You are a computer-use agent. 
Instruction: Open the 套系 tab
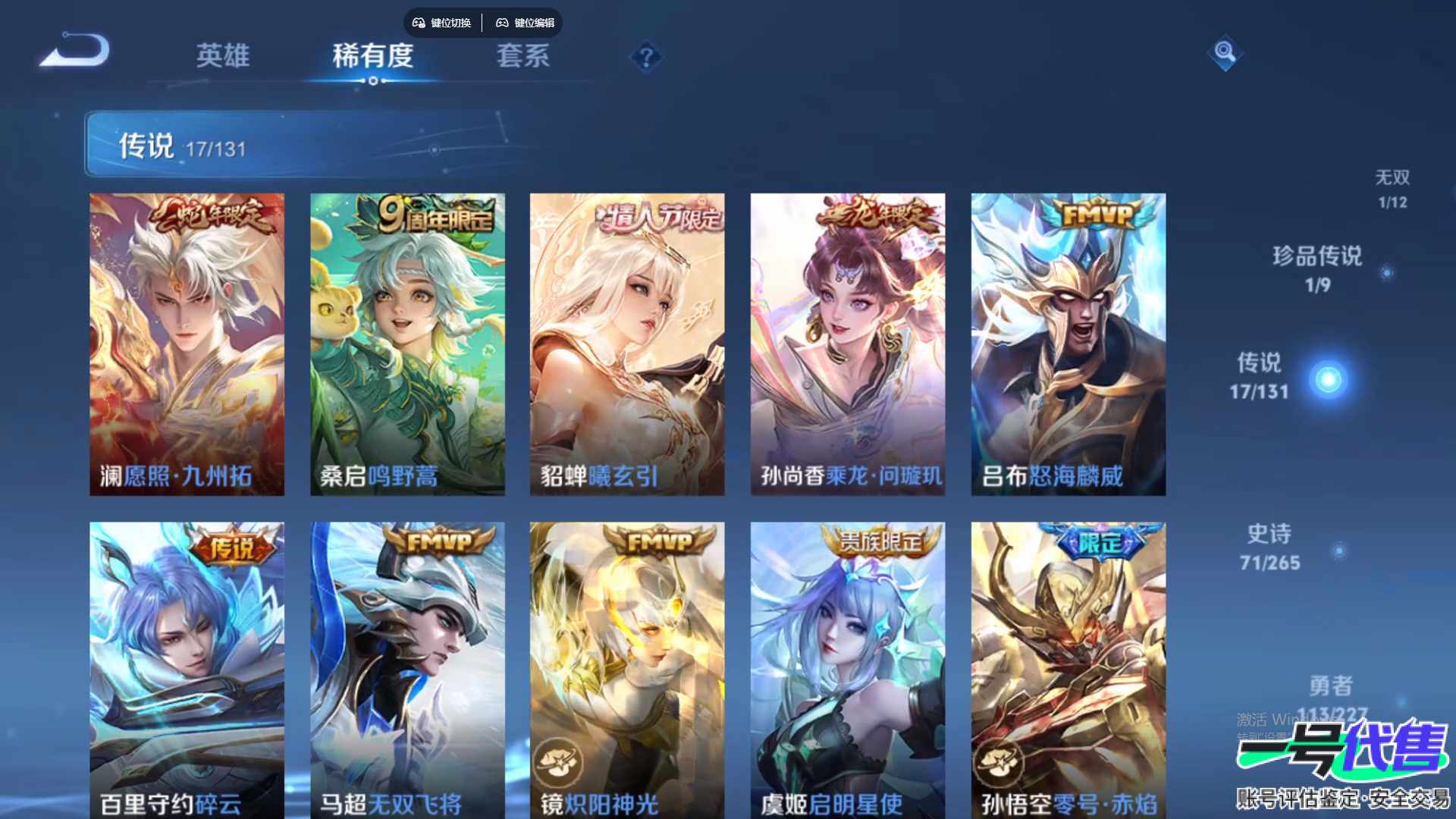[x=522, y=56]
